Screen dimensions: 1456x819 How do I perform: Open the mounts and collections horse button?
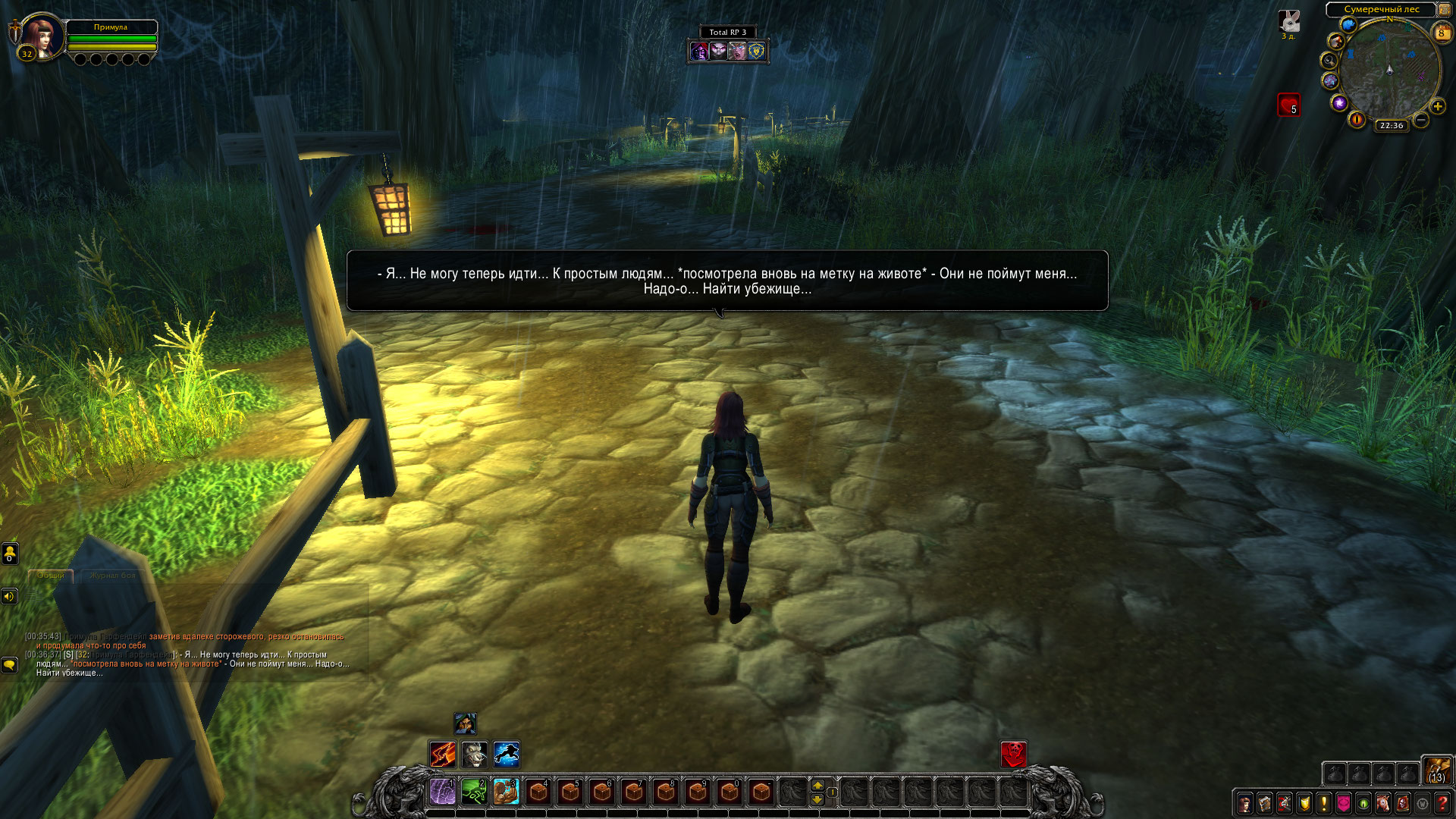click(1382, 802)
